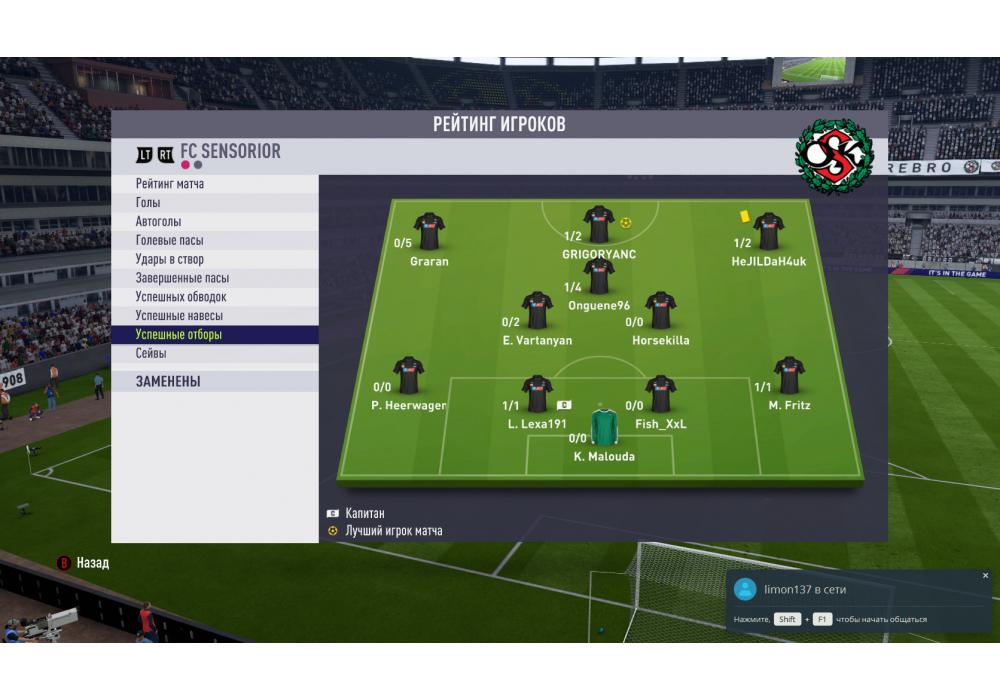Select player GRIGORYANC on the pitch

coord(599,226)
